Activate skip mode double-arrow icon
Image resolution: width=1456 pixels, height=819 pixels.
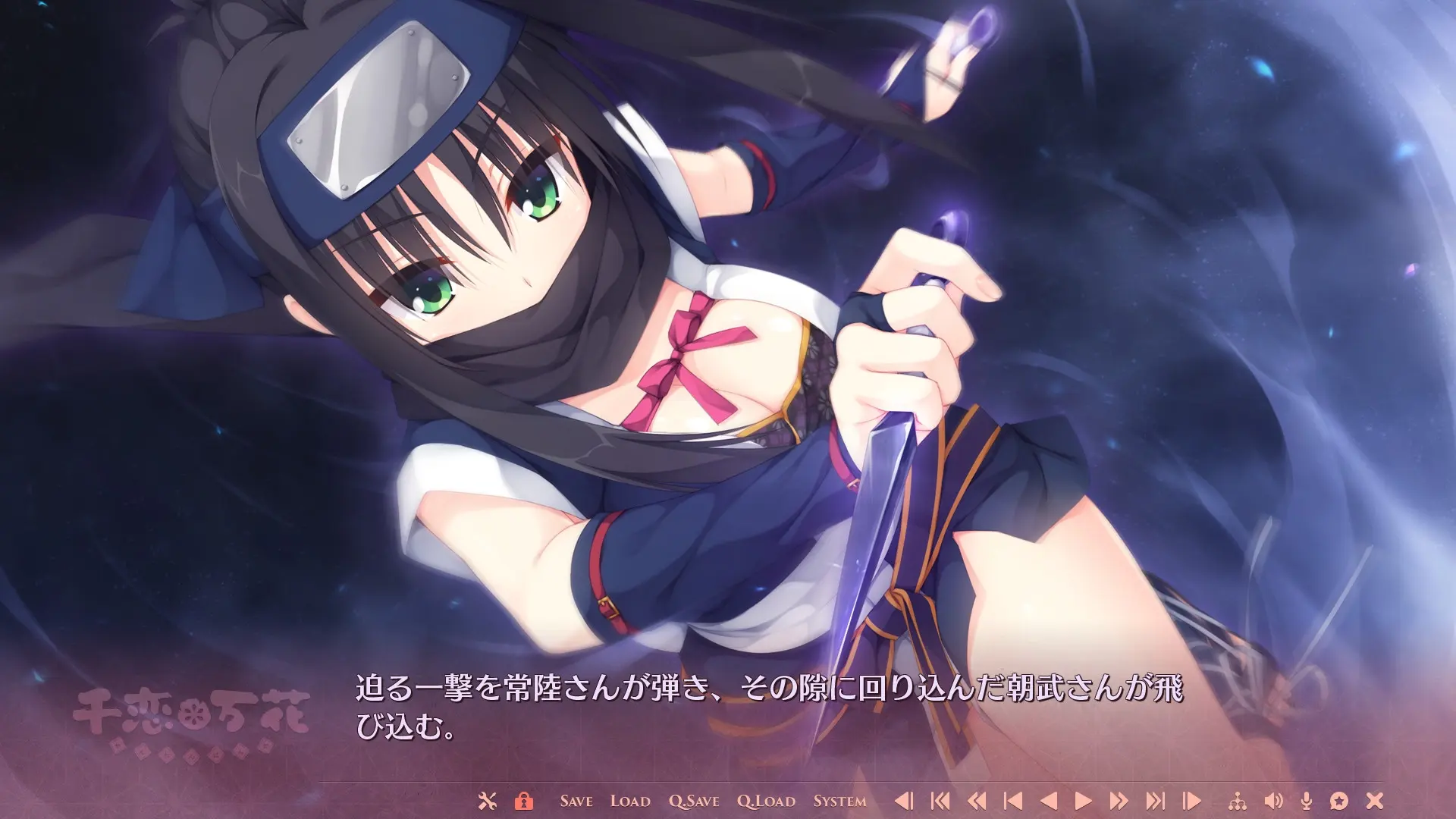(1119, 800)
